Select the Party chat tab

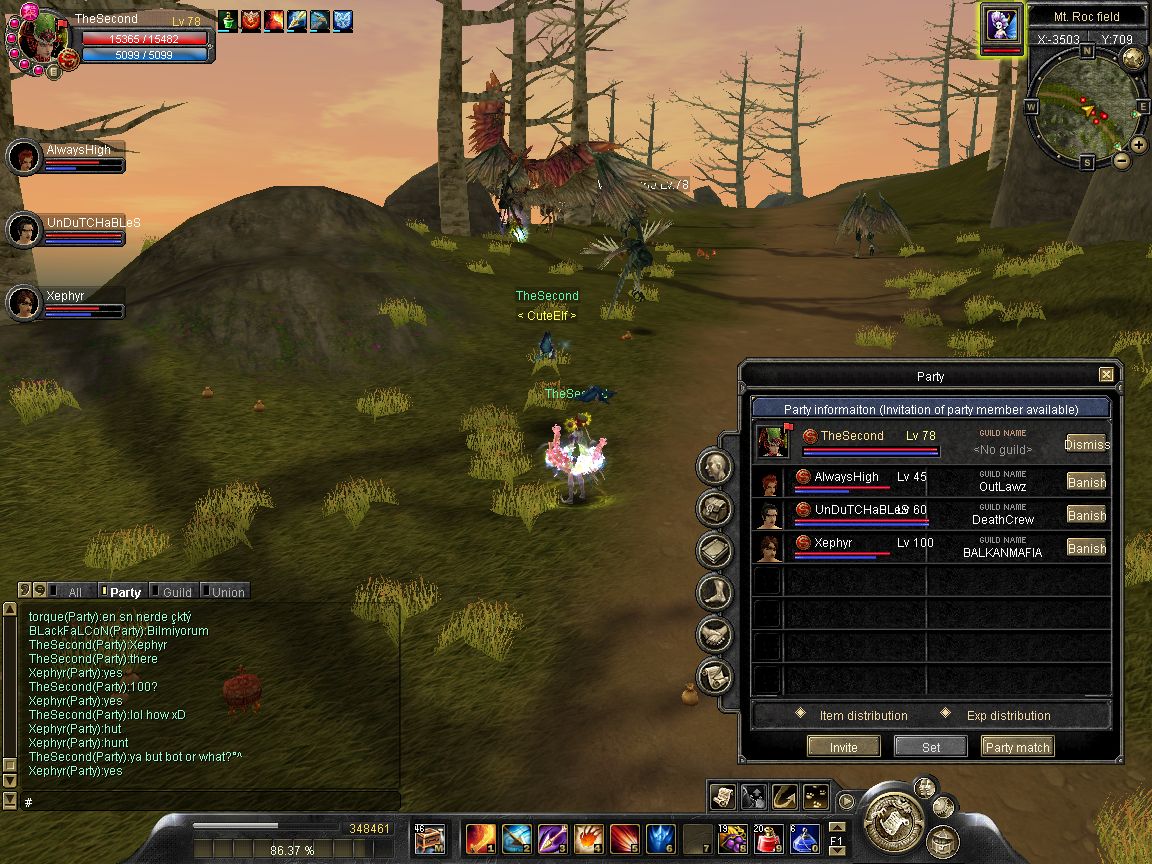pyautogui.click(x=125, y=592)
